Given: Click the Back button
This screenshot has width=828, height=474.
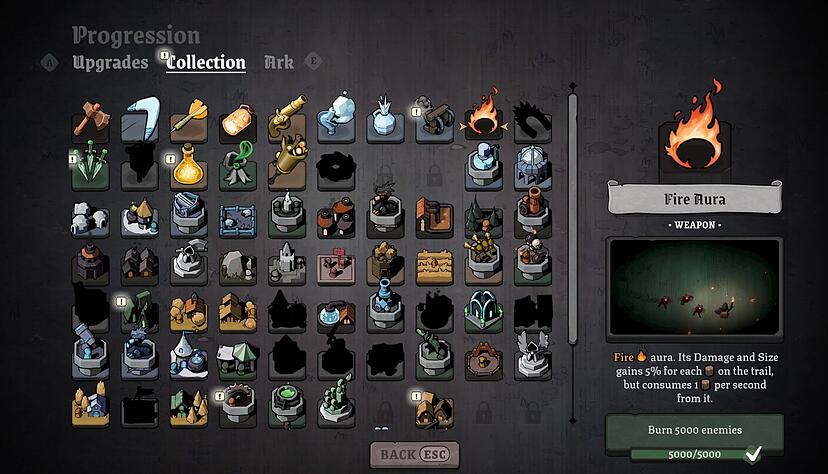Looking at the screenshot, I should (x=414, y=455).
